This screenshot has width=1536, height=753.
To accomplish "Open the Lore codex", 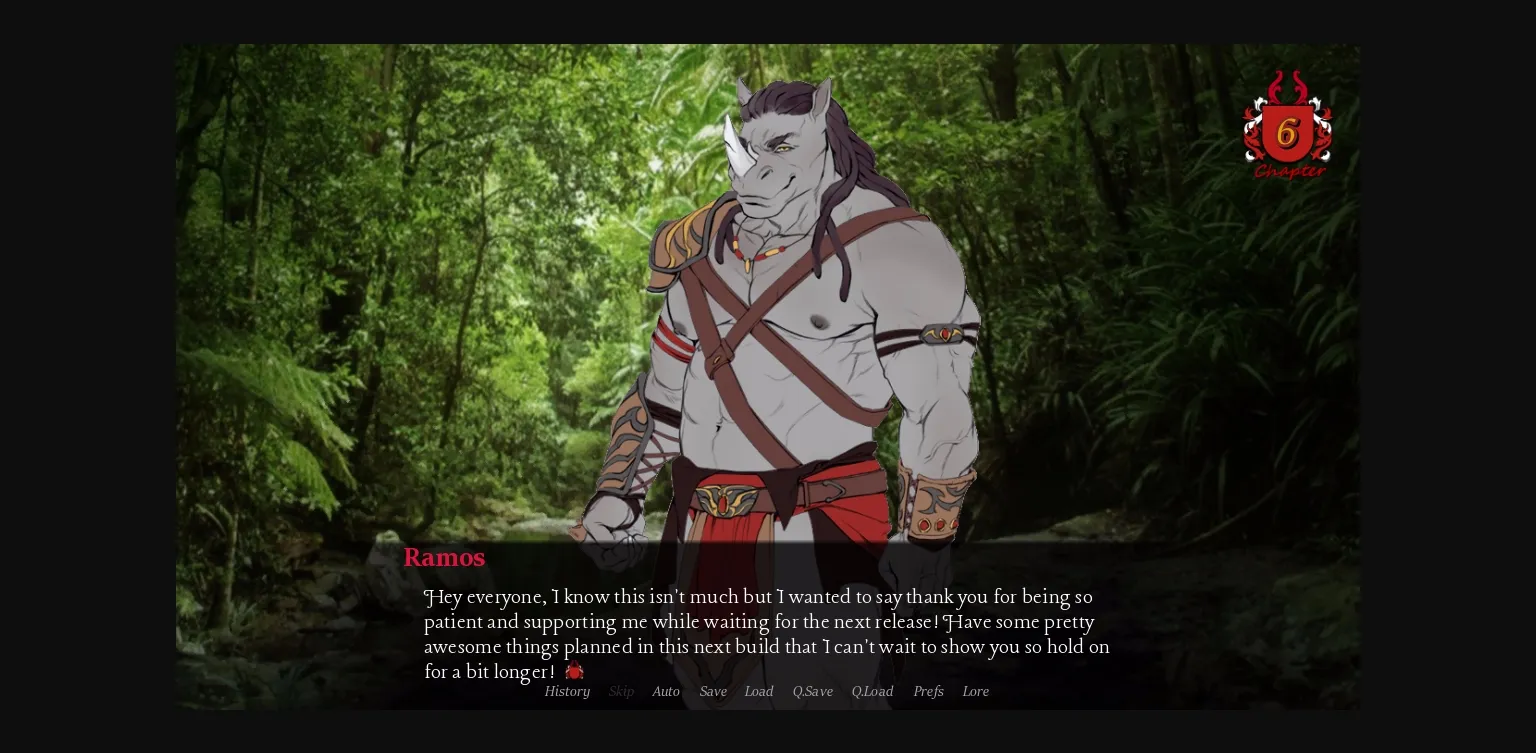I will tap(975, 691).
